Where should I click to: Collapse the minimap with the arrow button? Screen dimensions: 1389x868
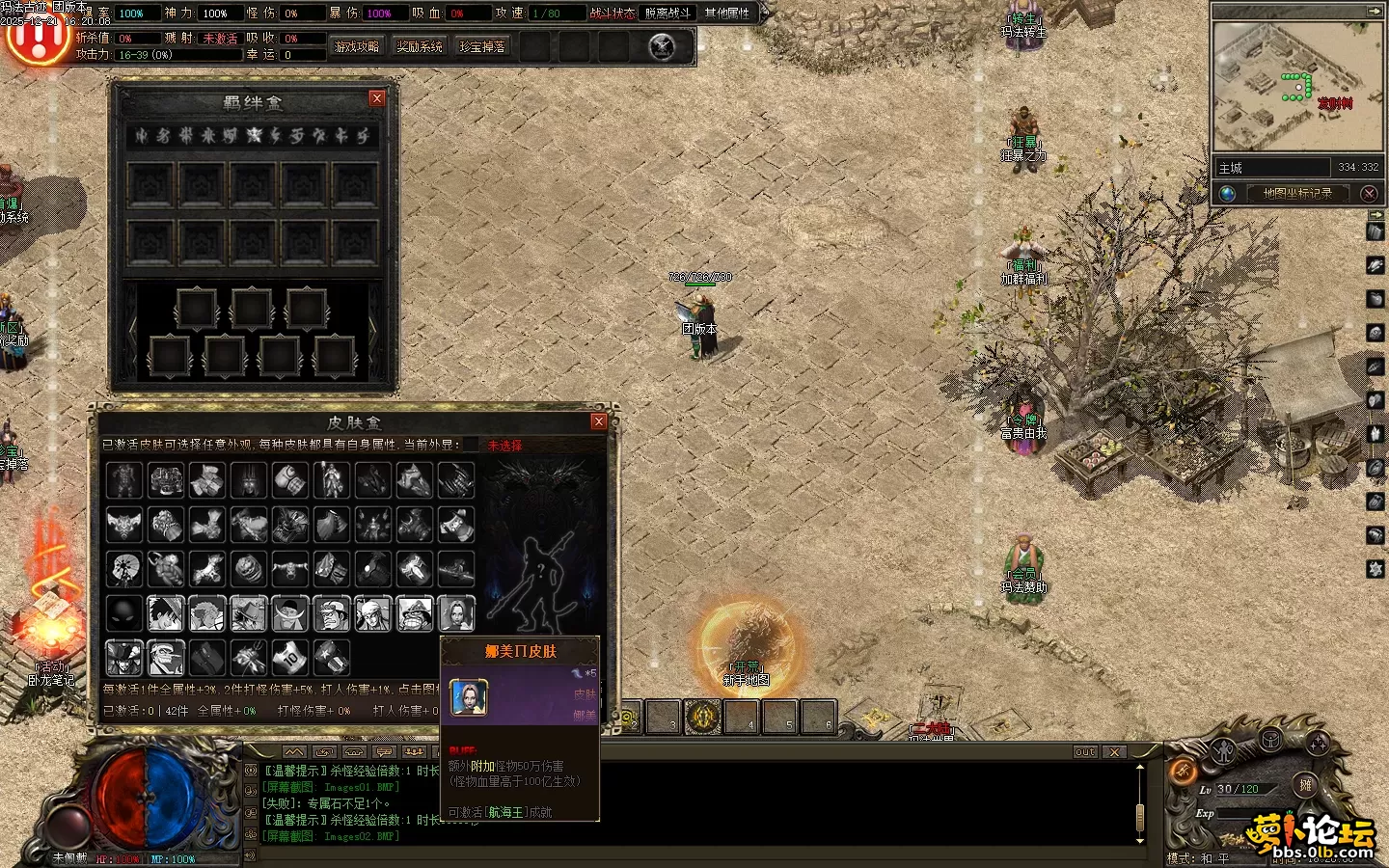pos(1374,11)
